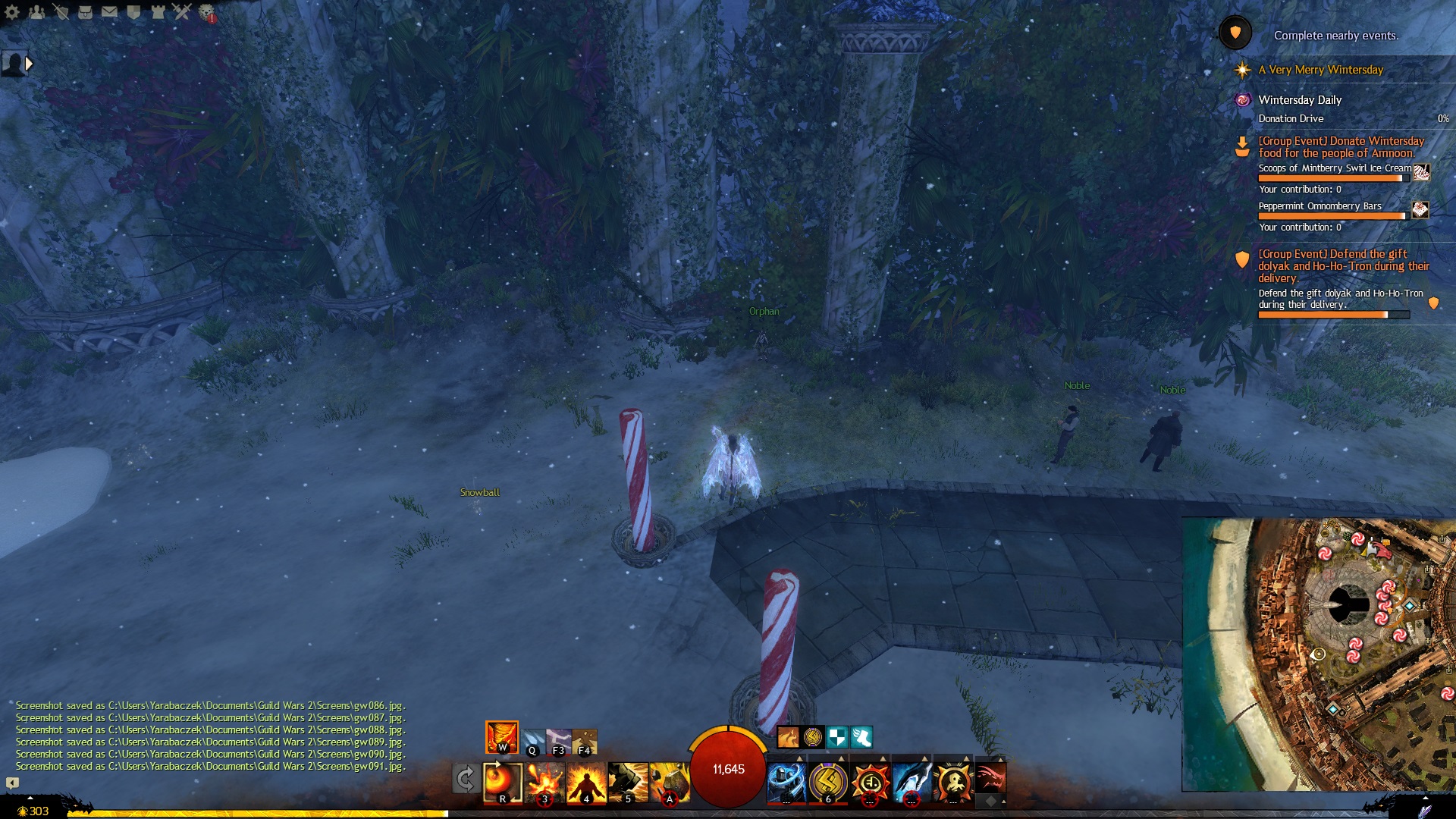
Task: Open the contacts and LFG panel
Action: point(36,11)
